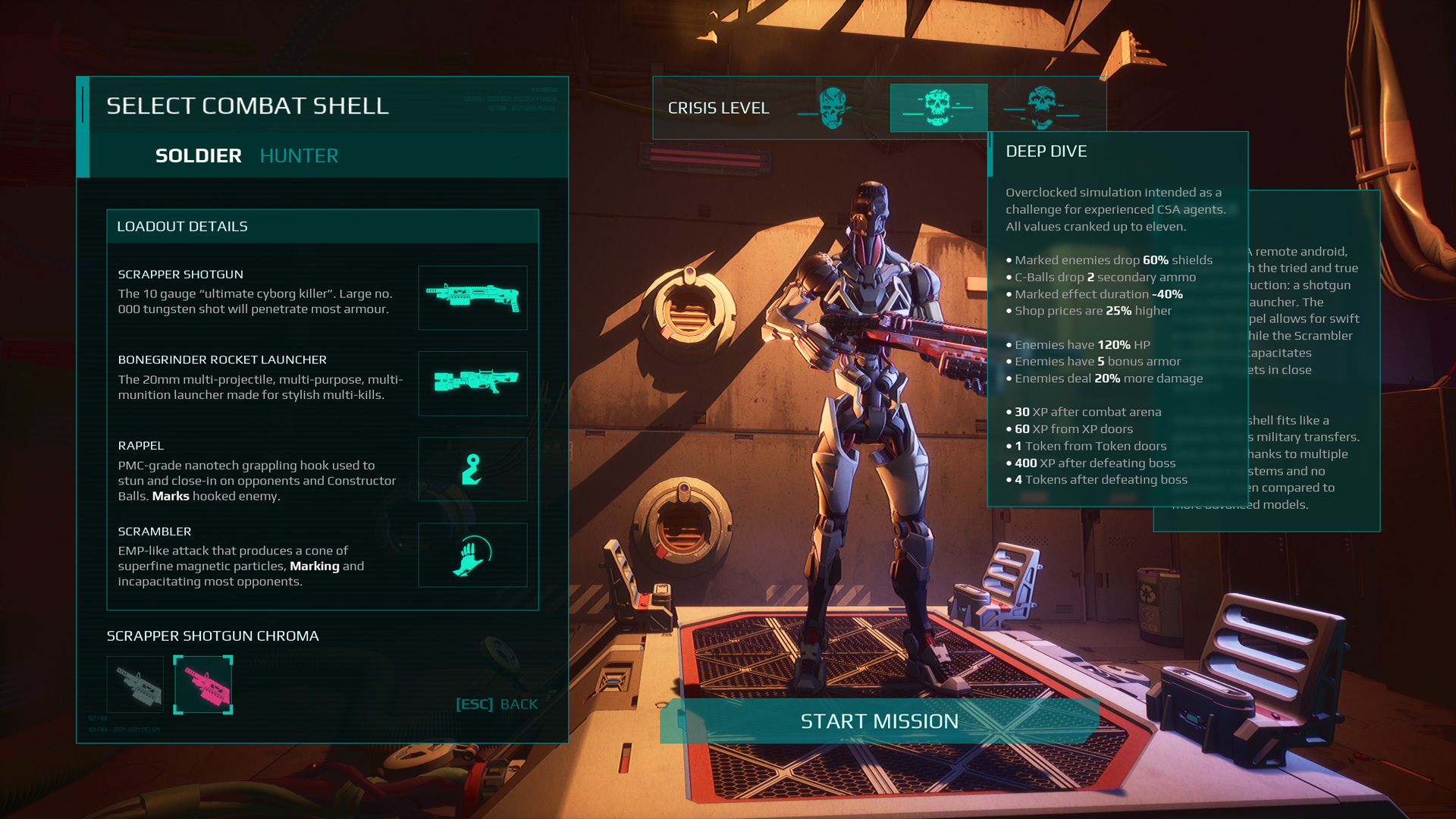The width and height of the screenshot is (1456, 819).
Task: Click the Bonegrinder Rocket Launcher icon
Action: coord(472,383)
